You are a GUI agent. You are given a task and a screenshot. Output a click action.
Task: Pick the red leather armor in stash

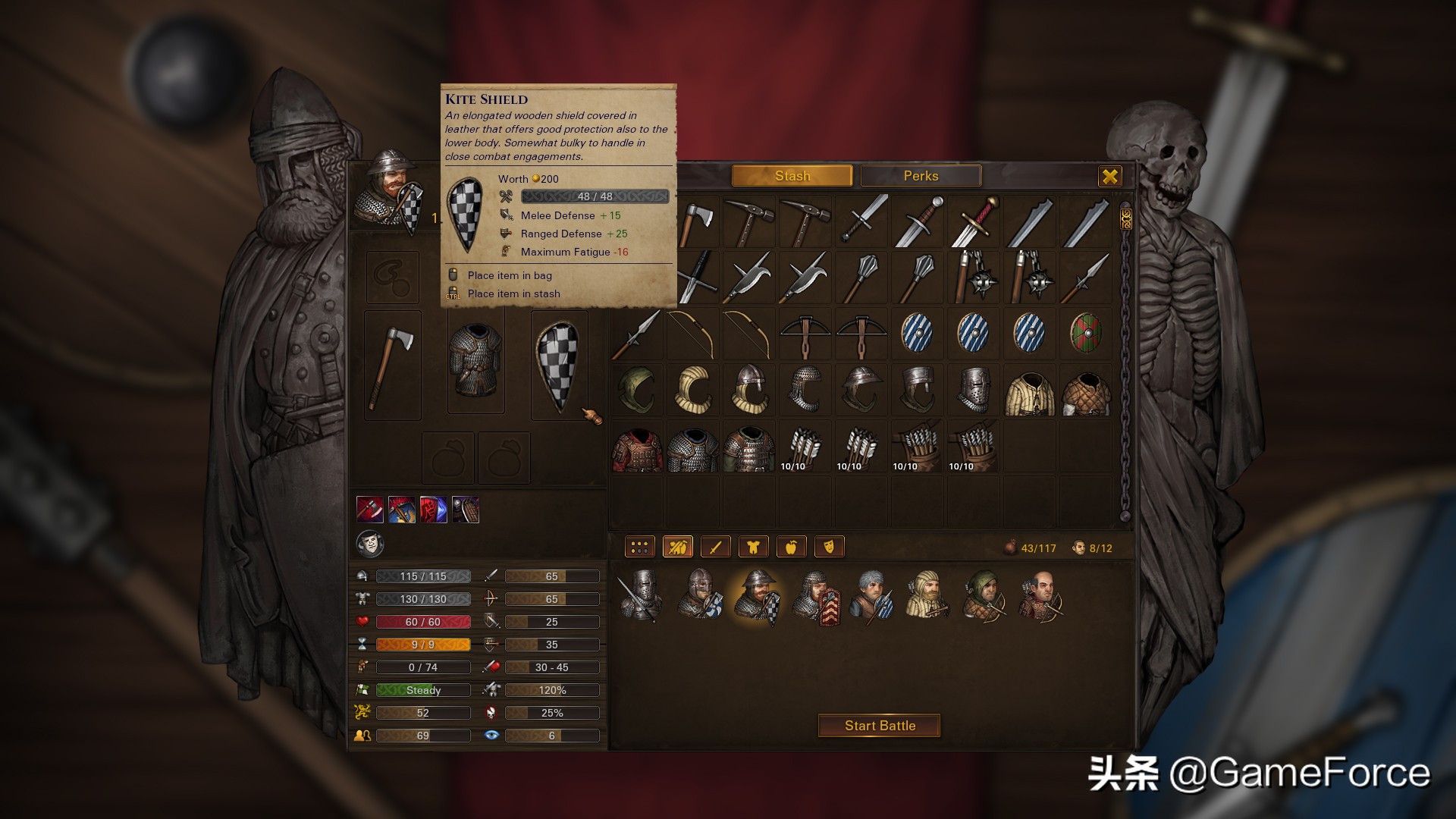coord(637,447)
